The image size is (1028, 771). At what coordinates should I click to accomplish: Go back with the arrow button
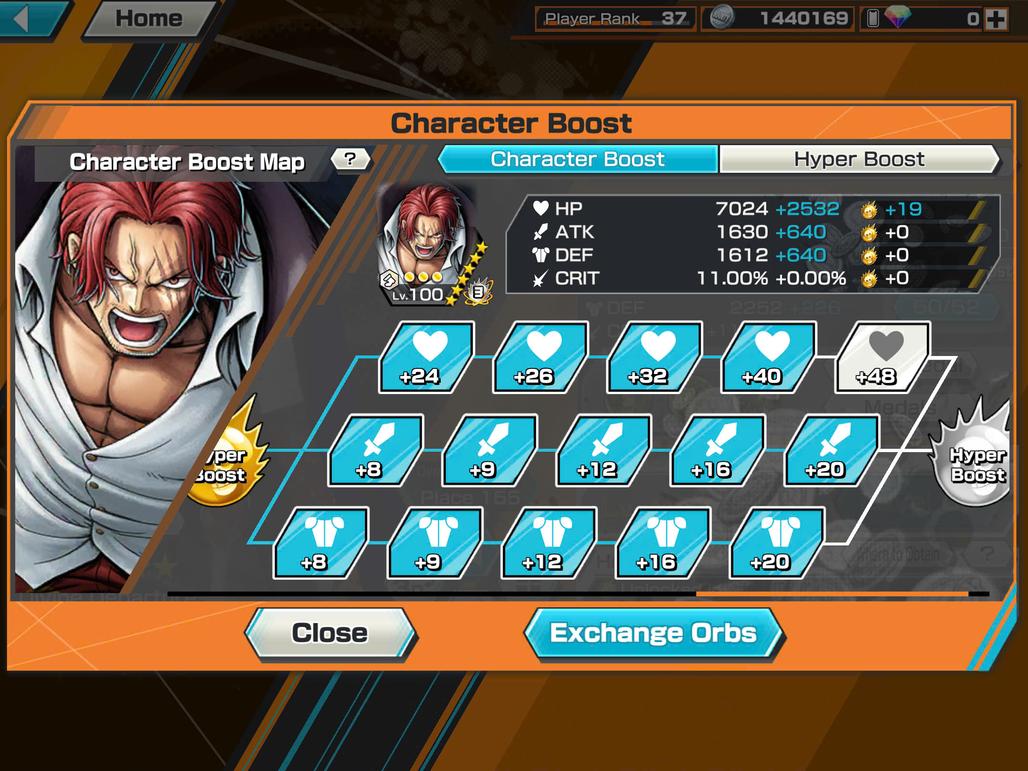[32, 18]
